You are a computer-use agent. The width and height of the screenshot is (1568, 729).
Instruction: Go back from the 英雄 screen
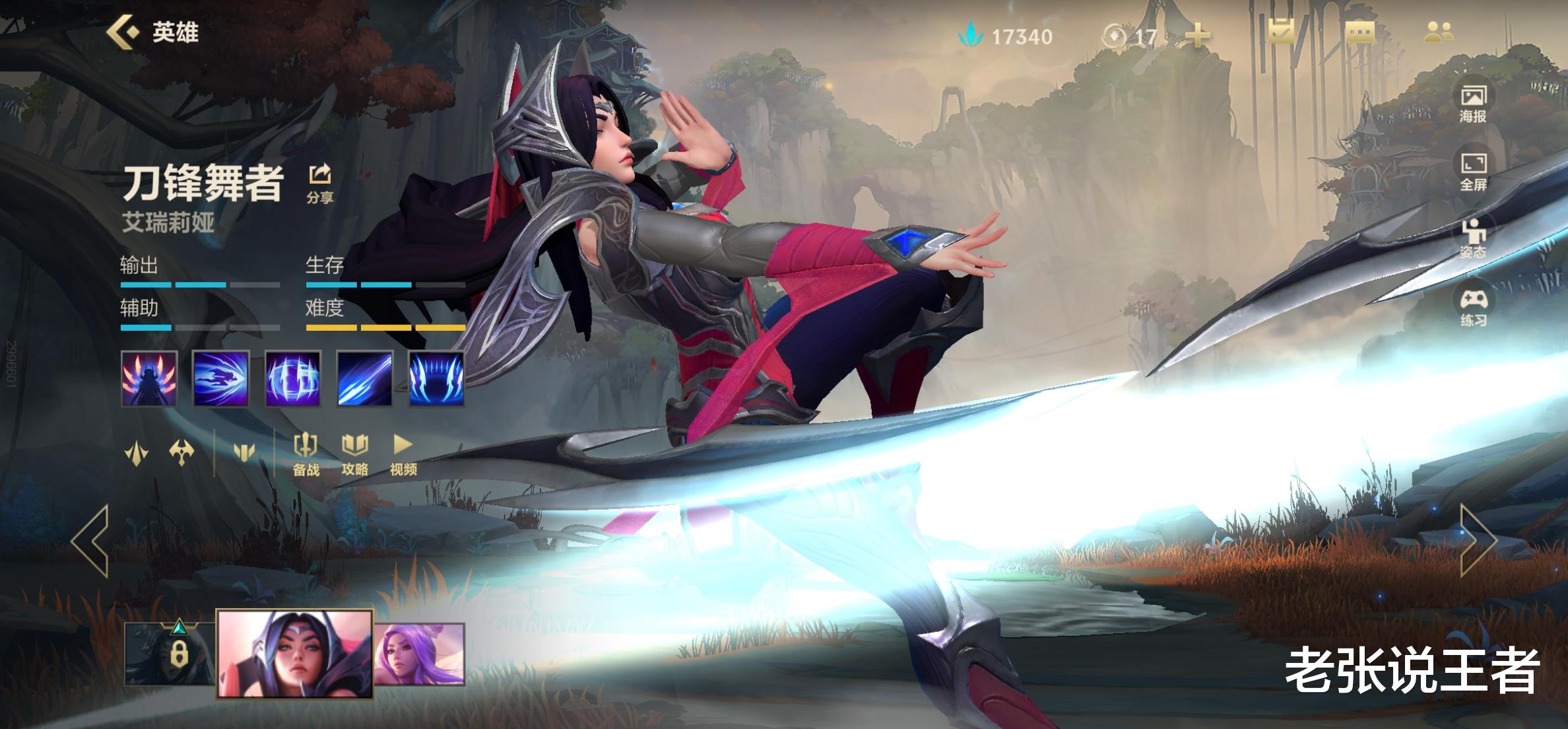tap(123, 32)
